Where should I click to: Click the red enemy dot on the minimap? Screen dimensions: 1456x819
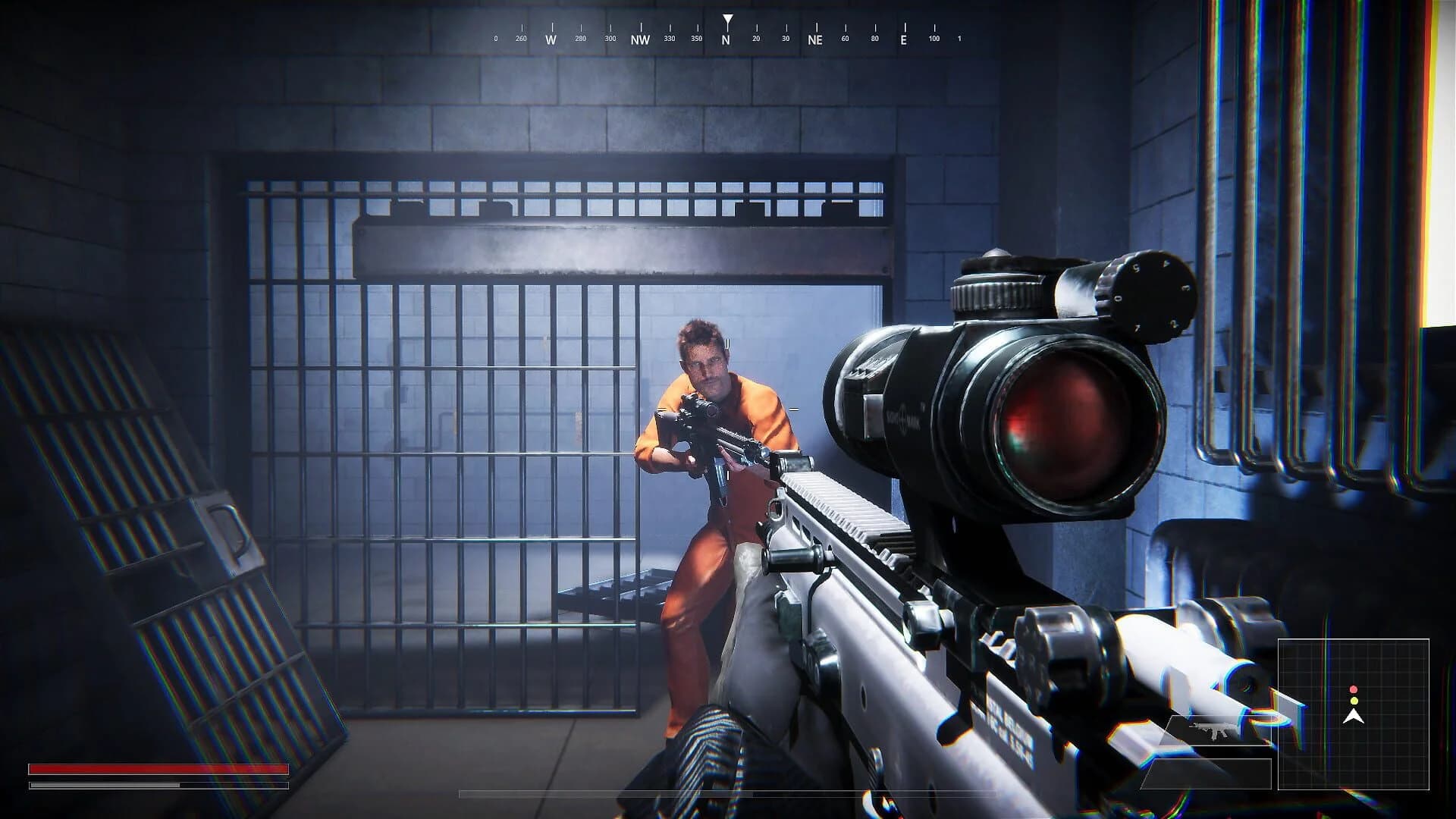[1354, 689]
